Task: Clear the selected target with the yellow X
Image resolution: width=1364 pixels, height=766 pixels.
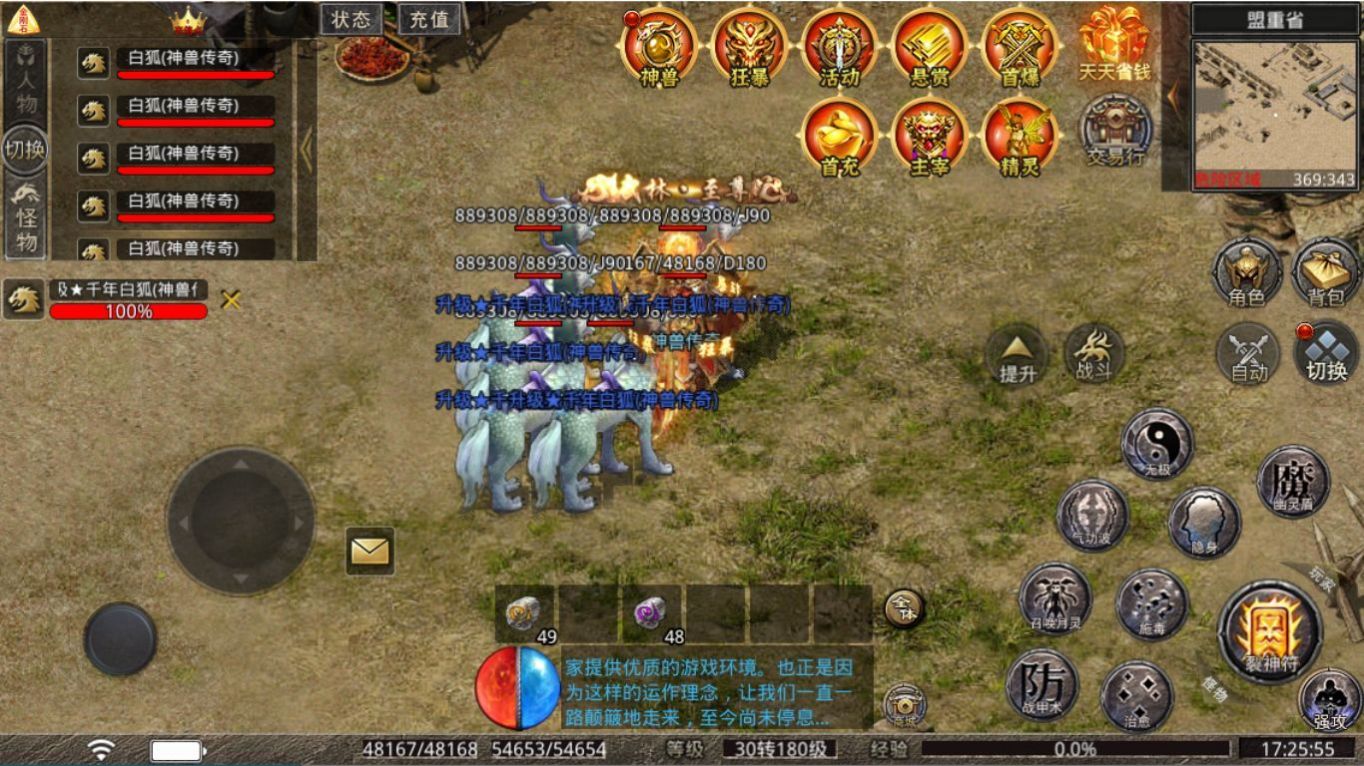Action: click(x=231, y=299)
